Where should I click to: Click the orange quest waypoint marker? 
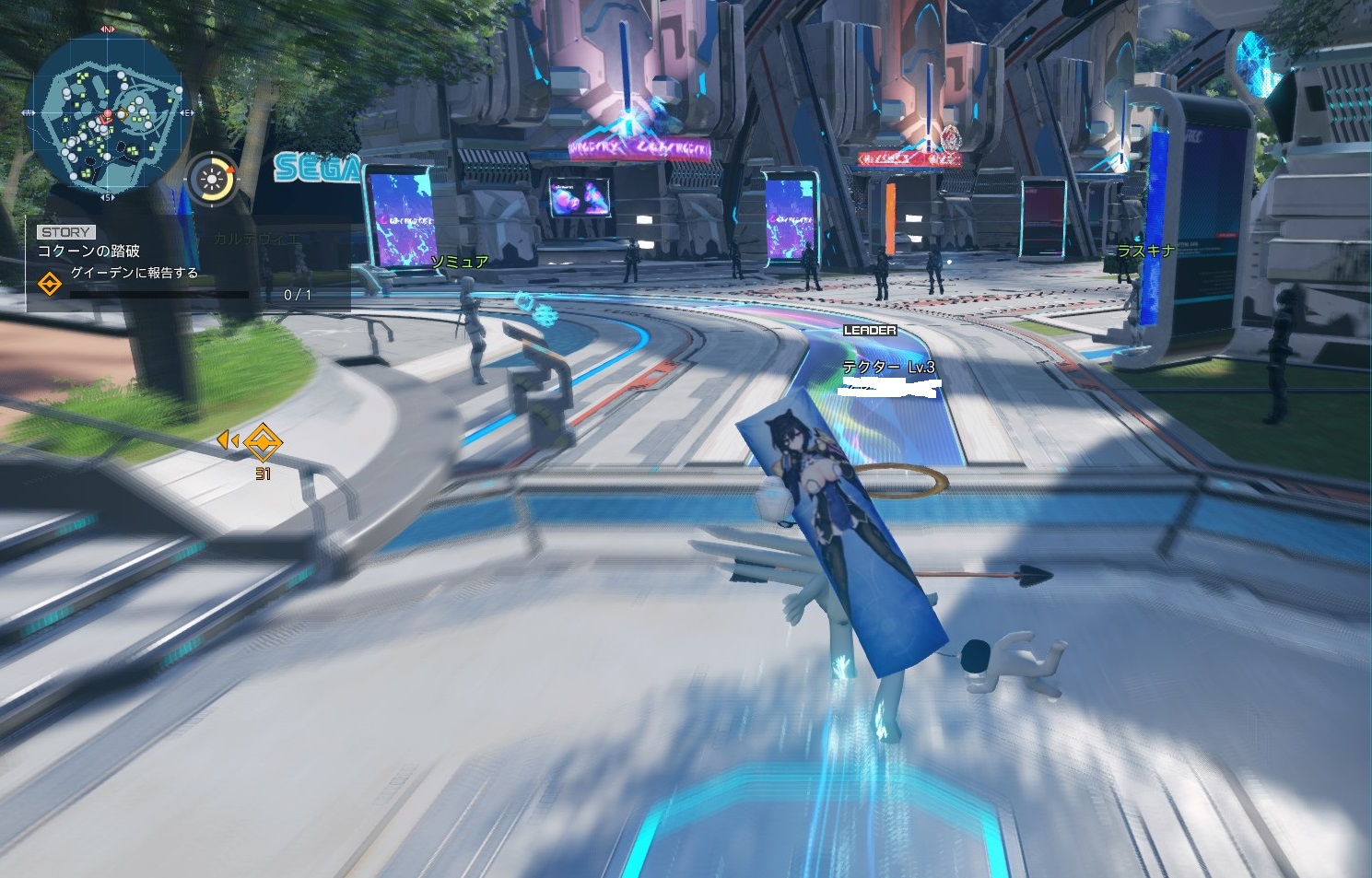[263, 443]
